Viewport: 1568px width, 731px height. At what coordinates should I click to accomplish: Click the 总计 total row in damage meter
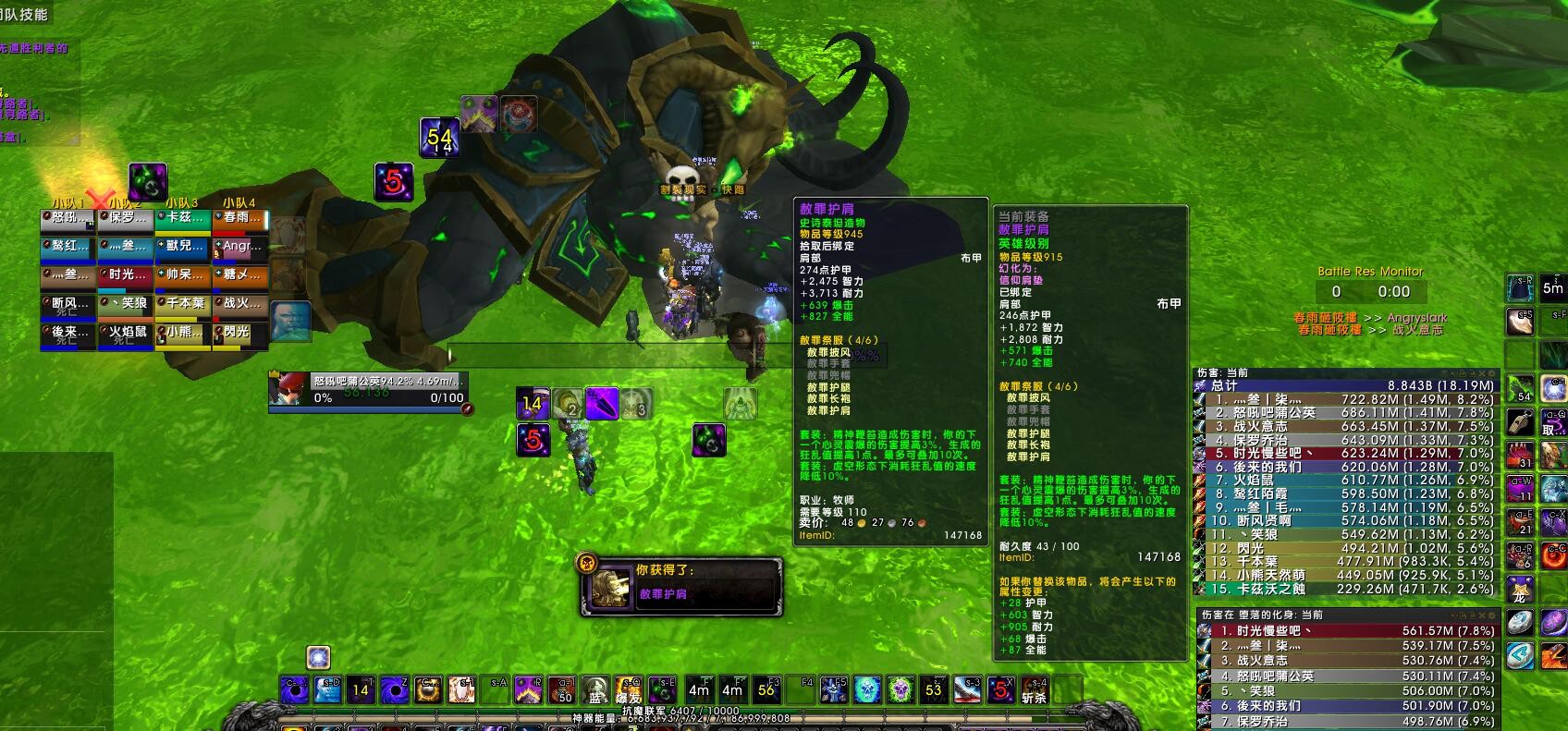(x=1345, y=385)
